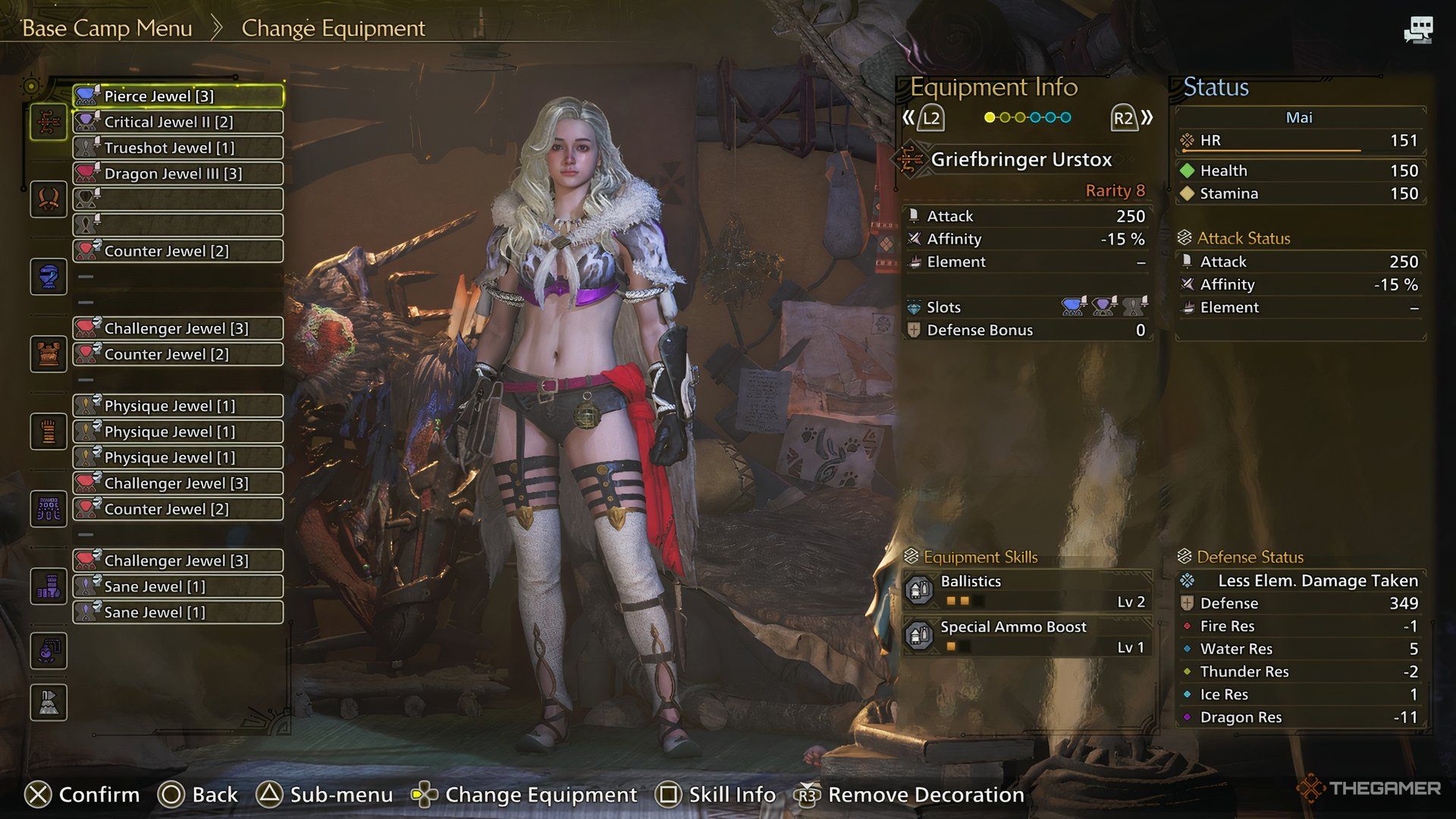Select the chest armor equipment icon
The image size is (1456, 819).
tap(49, 354)
